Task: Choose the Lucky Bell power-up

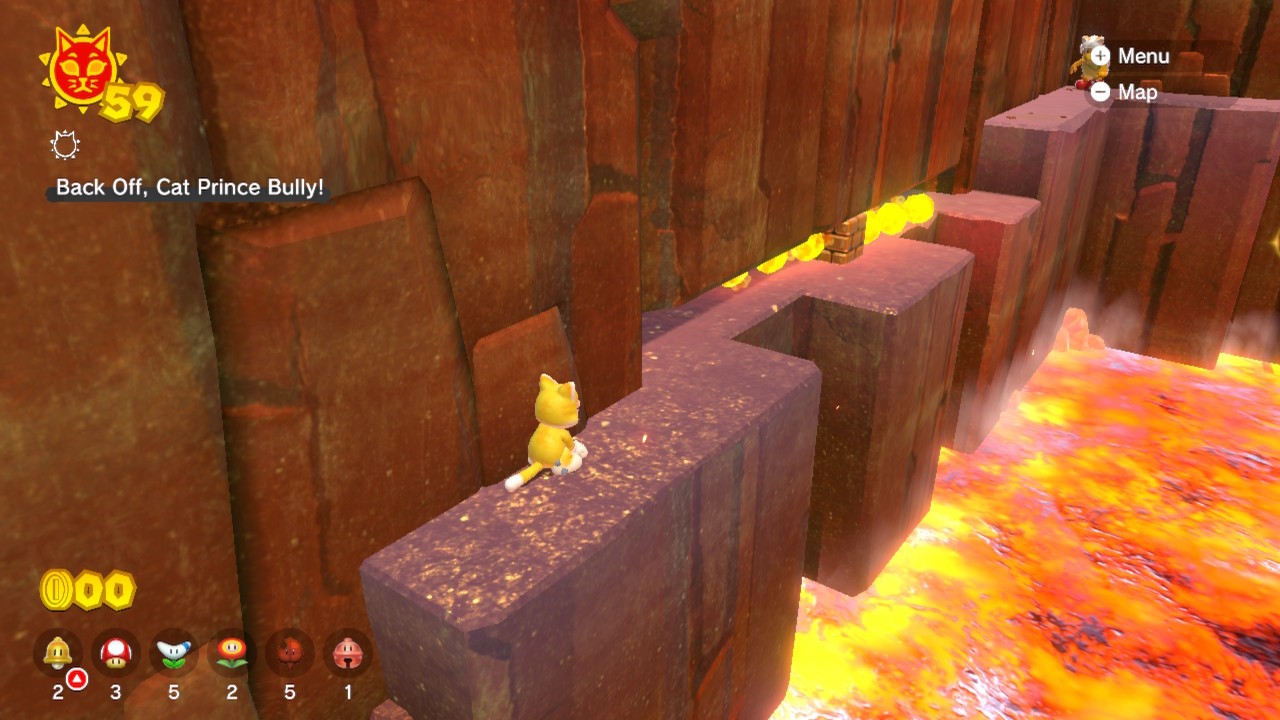Action: click(x=348, y=653)
